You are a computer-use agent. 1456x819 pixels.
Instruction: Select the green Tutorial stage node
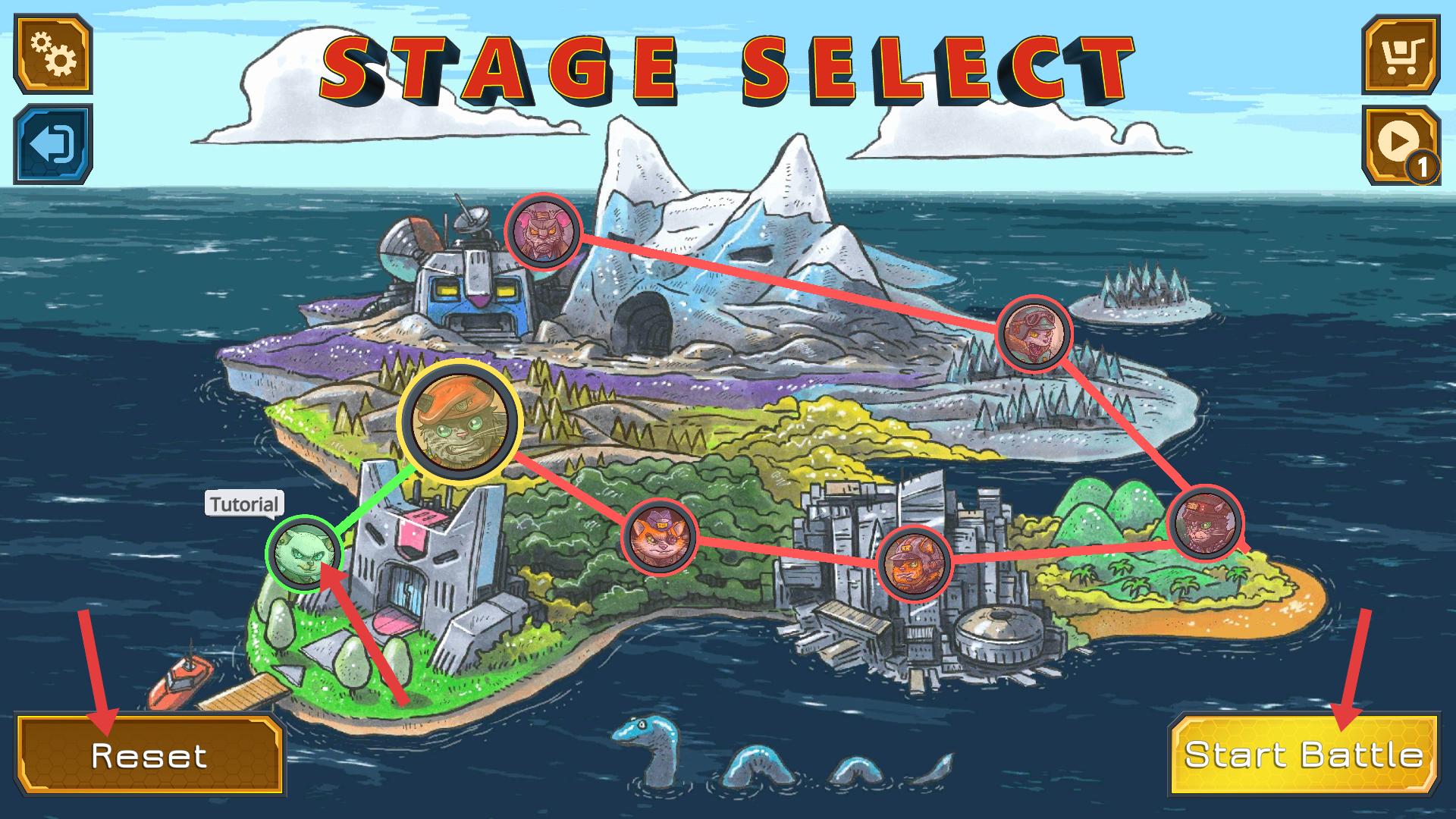click(x=303, y=553)
